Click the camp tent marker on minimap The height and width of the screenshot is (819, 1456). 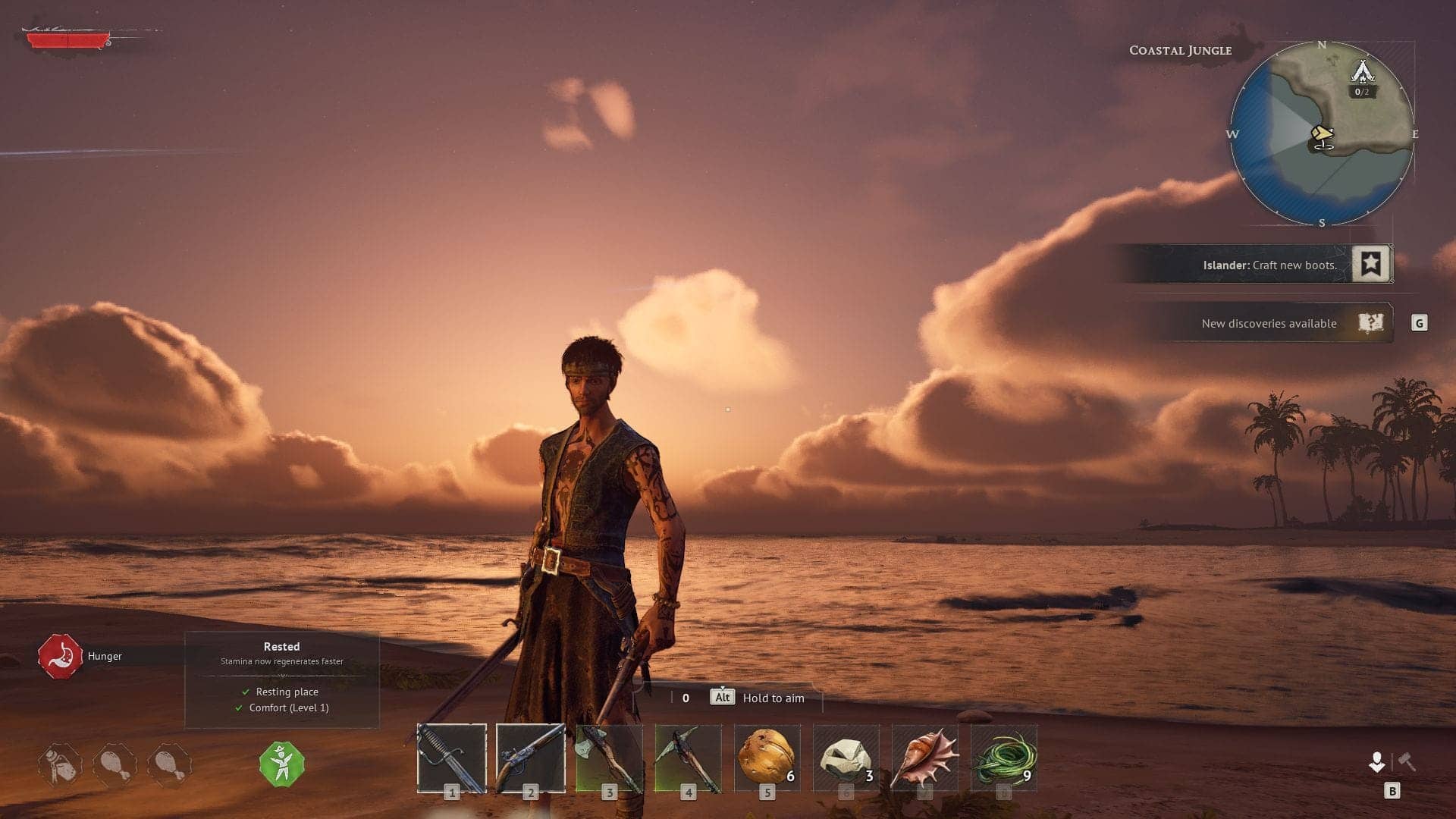pyautogui.click(x=1363, y=73)
